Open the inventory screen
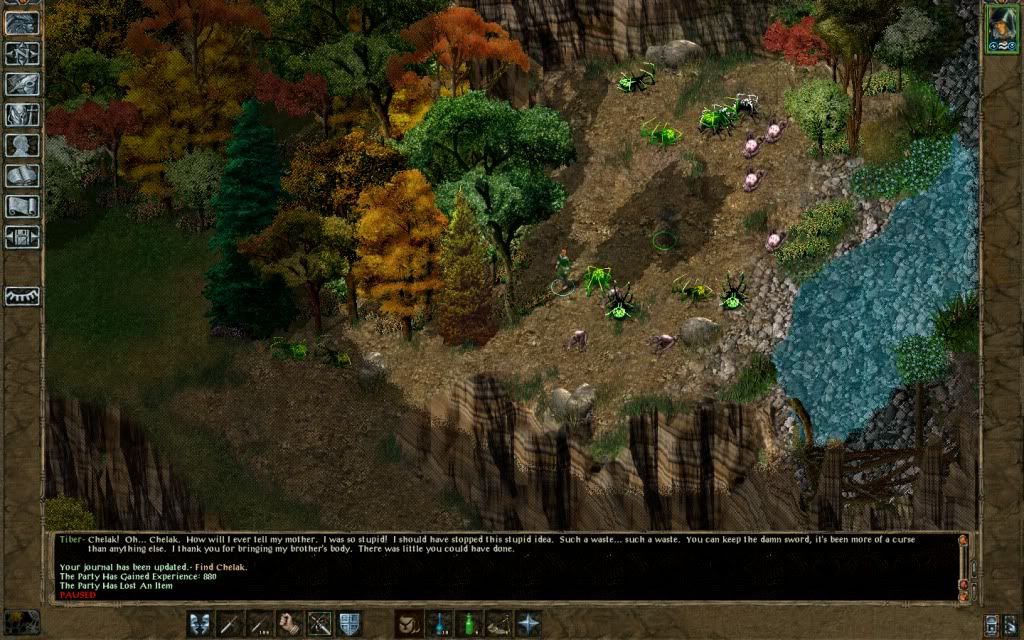This screenshot has height=640, width=1024. click(22, 115)
